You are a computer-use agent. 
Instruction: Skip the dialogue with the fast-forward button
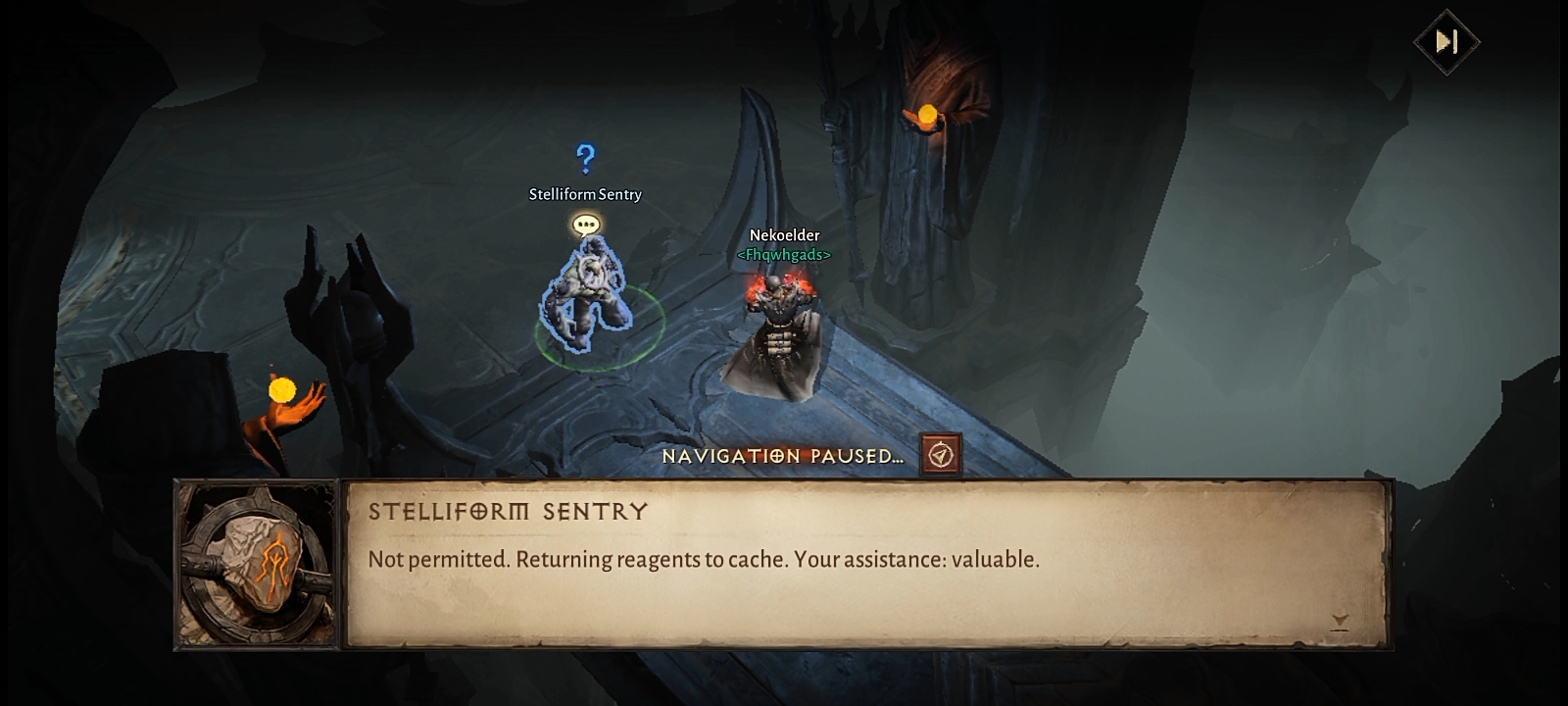(1446, 41)
